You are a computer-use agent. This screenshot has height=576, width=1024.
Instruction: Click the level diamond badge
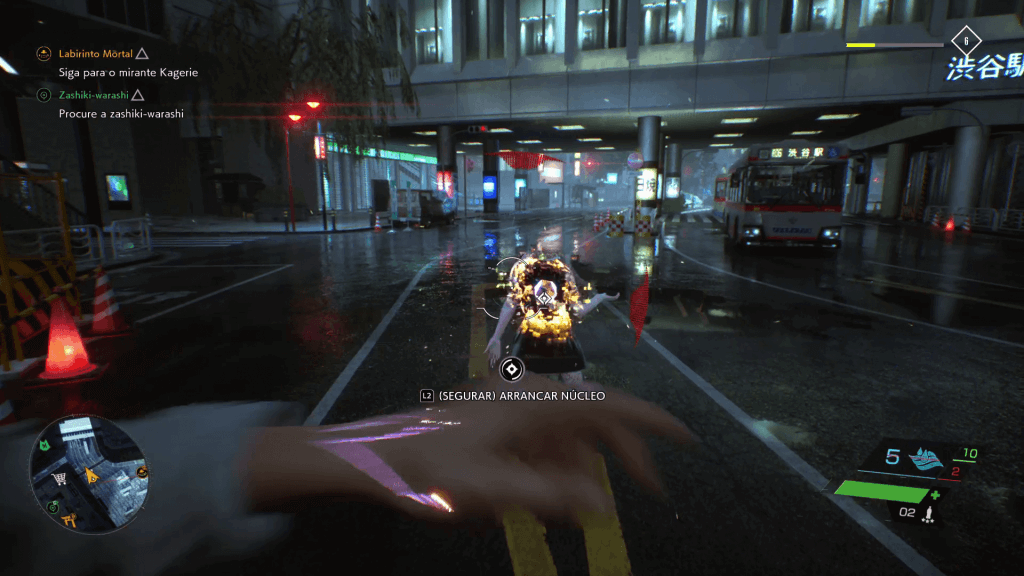(x=965, y=41)
